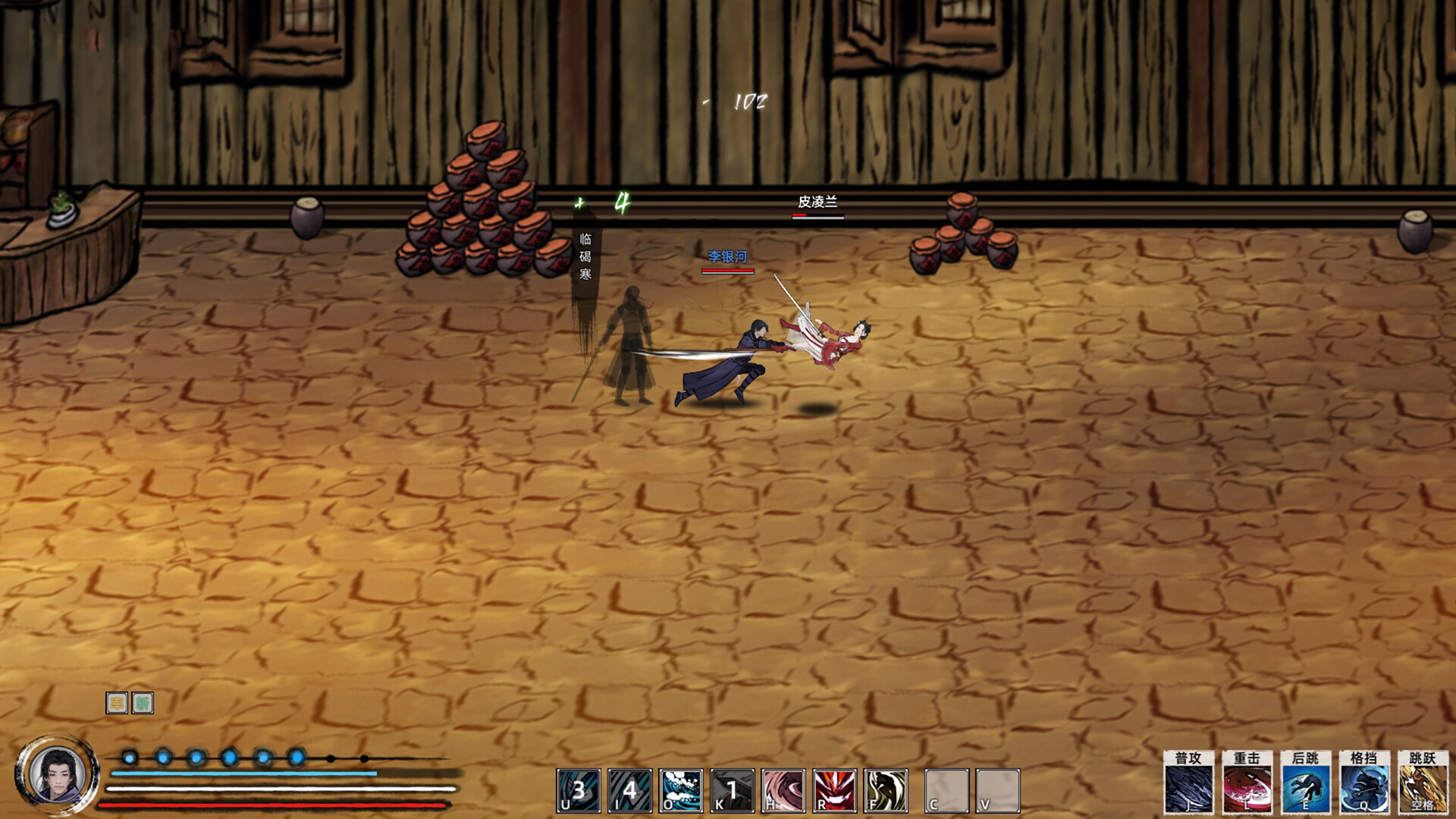Activate the blue wave skill
Viewport: 1456px width, 819px height.
(681, 791)
